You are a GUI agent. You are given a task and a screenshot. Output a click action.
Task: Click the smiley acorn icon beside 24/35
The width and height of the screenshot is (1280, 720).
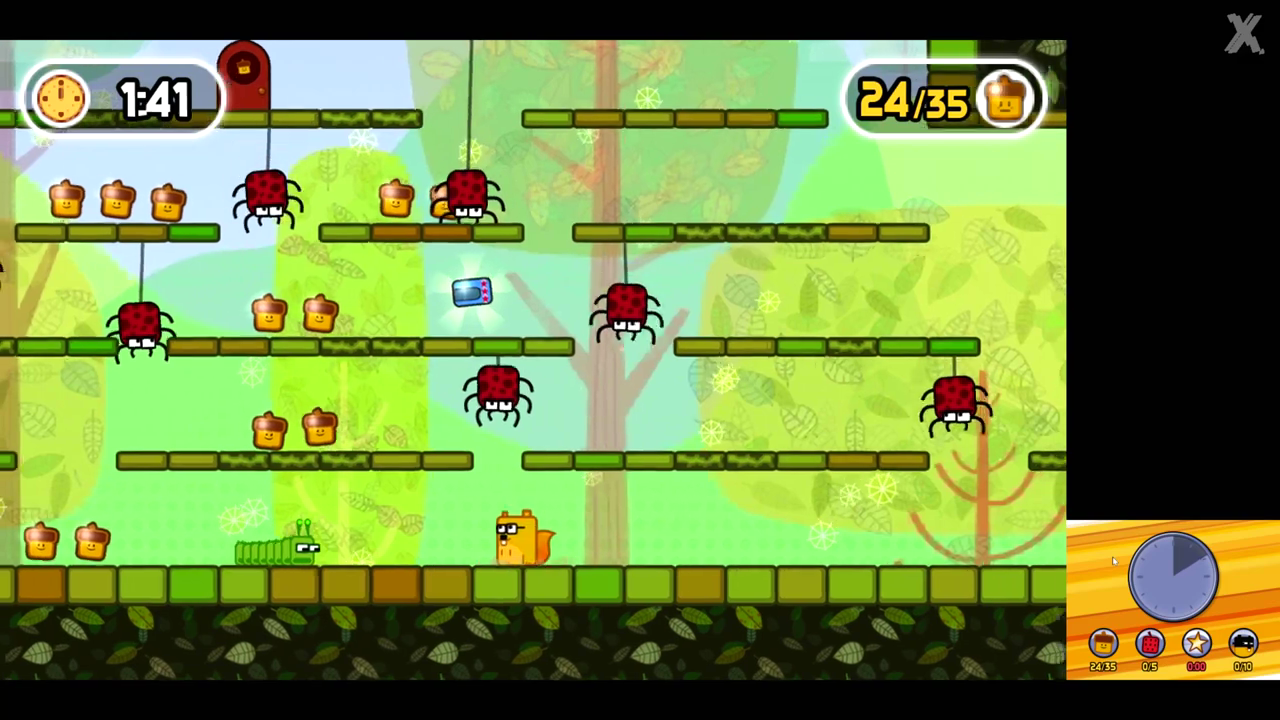(1005, 97)
